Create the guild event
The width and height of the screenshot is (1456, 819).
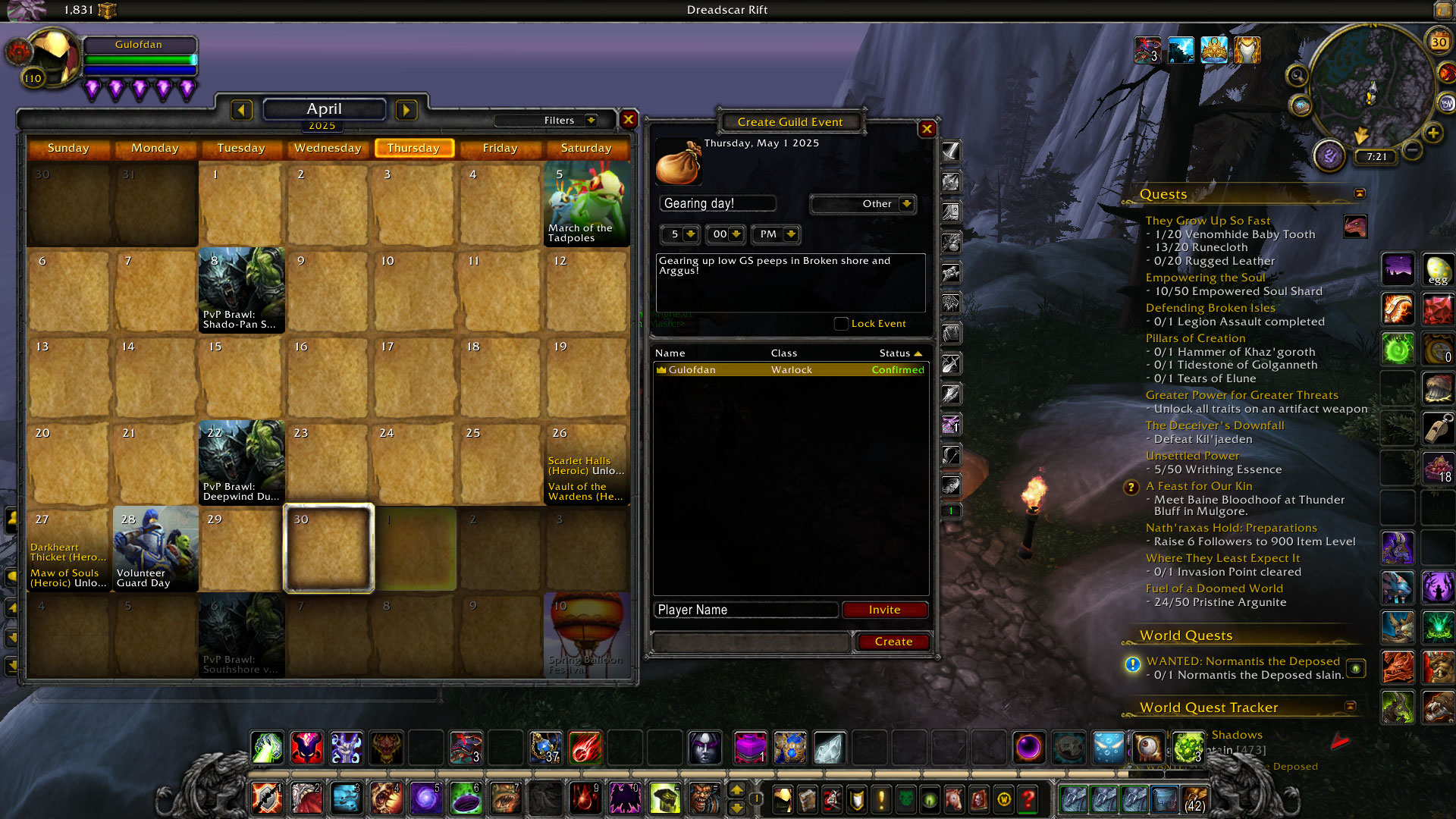click(893, 642)
